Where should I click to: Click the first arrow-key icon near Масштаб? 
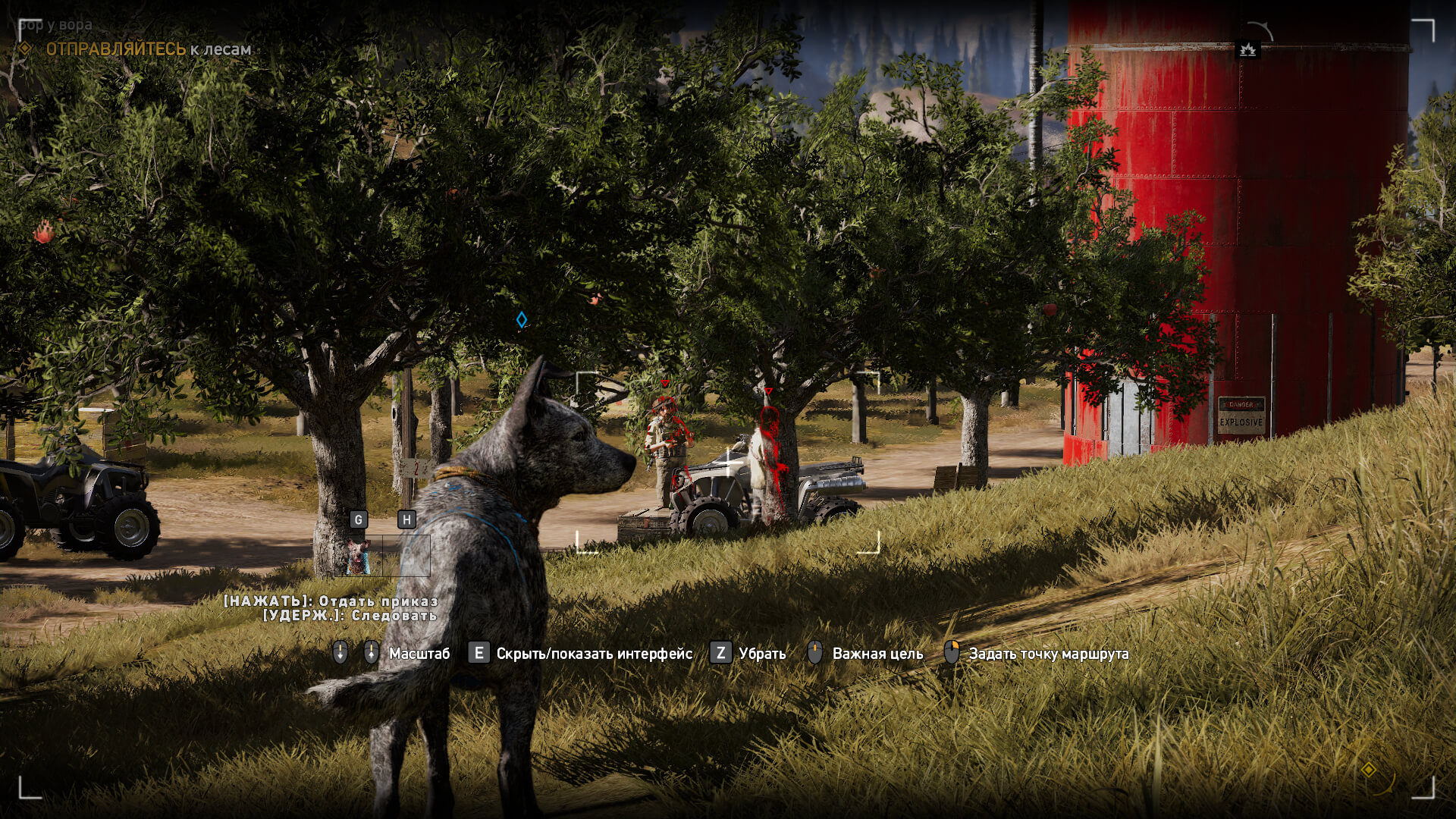click(x=340, y=651)
